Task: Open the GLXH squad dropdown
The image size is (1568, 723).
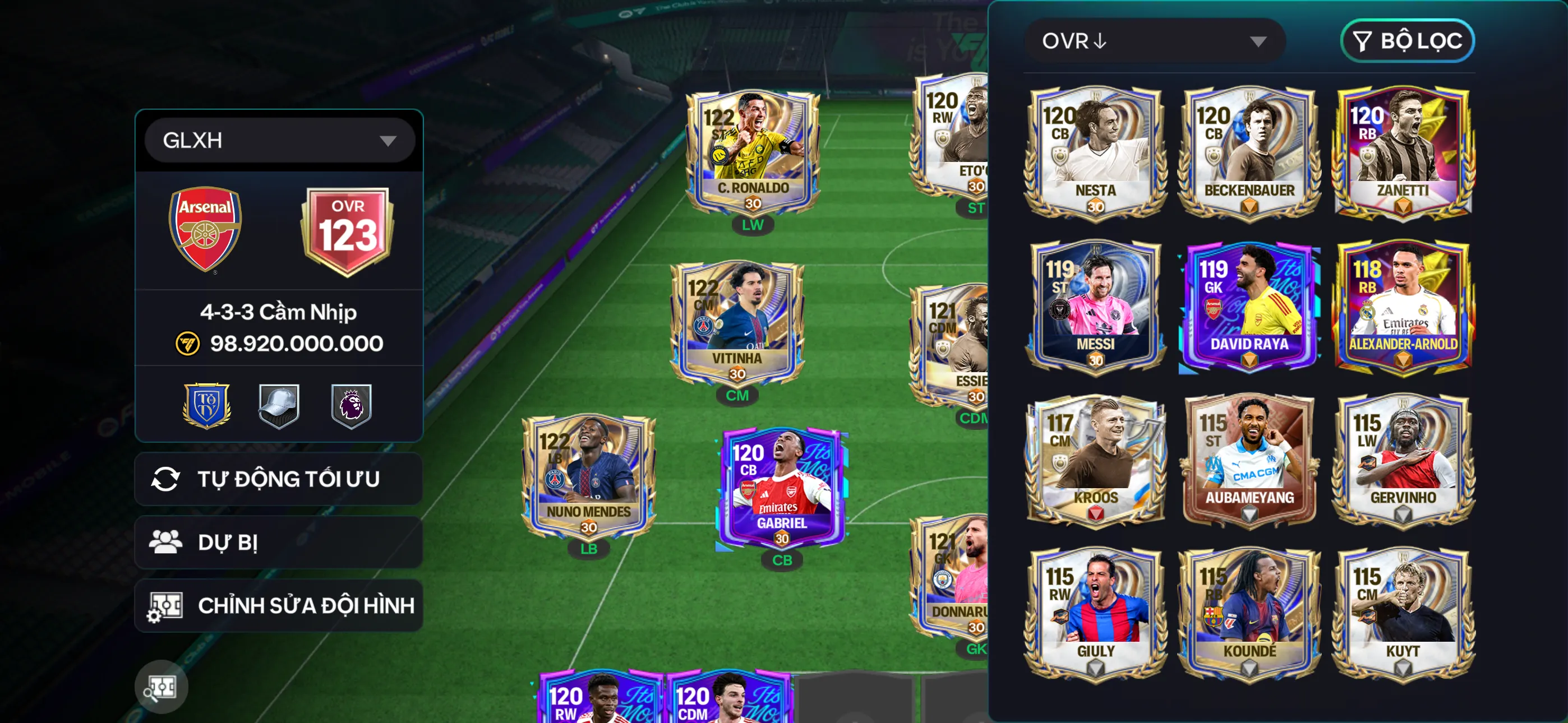Action: (x=279, y=141)
